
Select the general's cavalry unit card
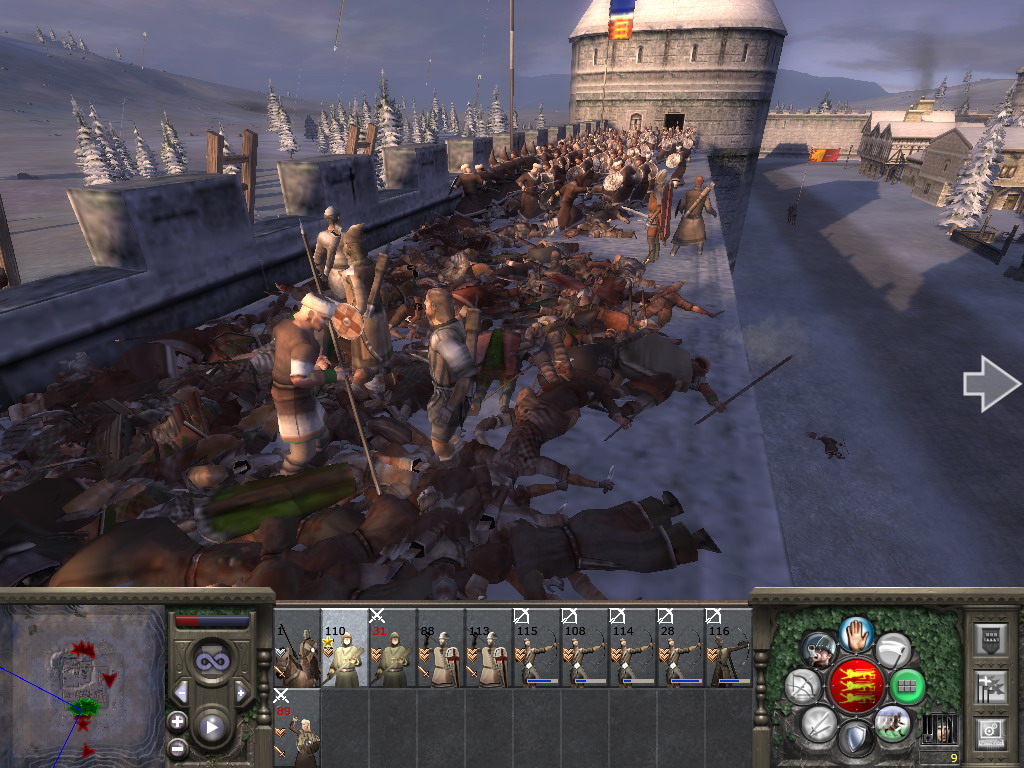coord(297,651)
